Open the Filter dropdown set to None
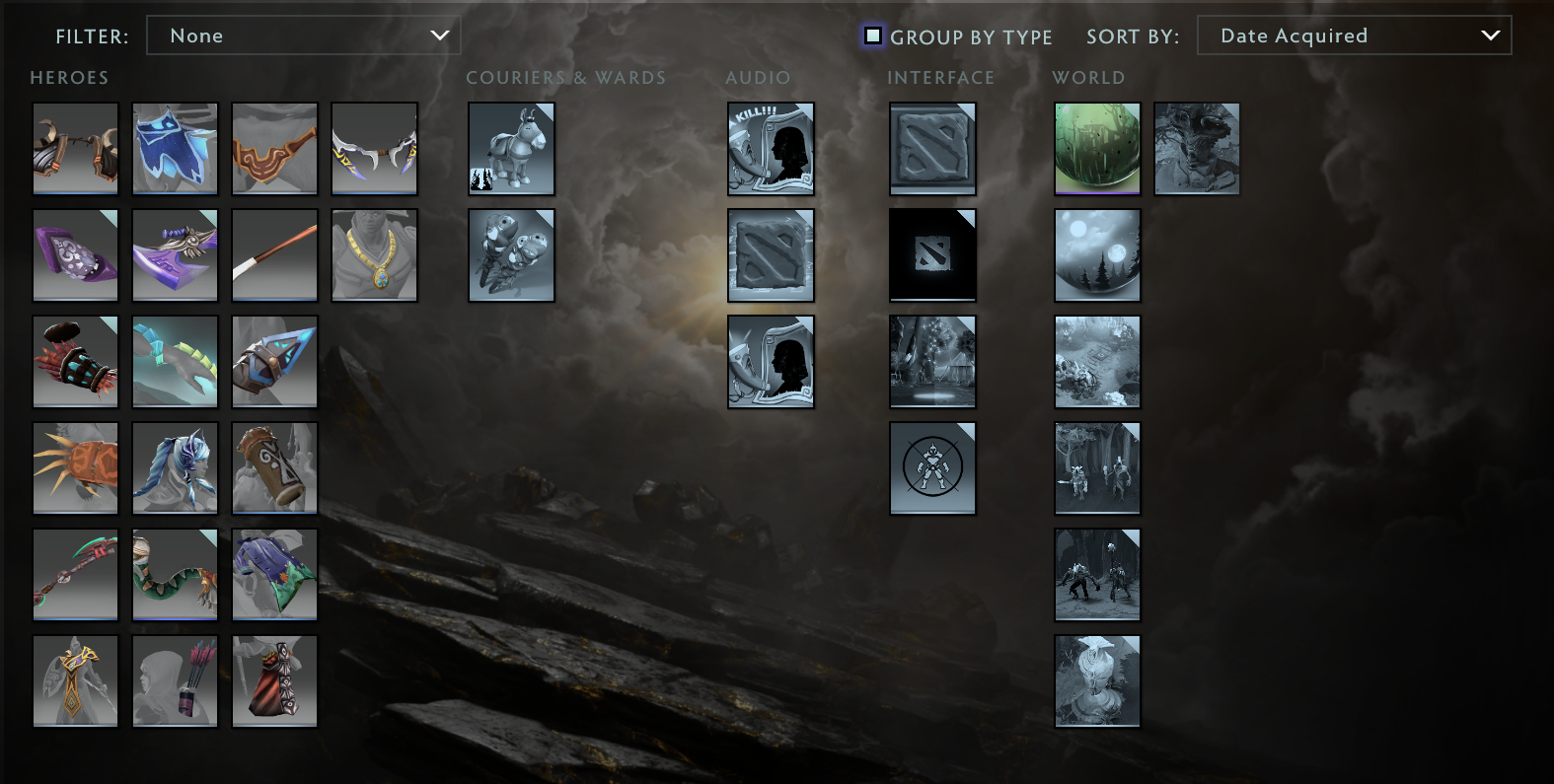The image size is (1554, 784). pyautogui.click(x=303, y=35)
